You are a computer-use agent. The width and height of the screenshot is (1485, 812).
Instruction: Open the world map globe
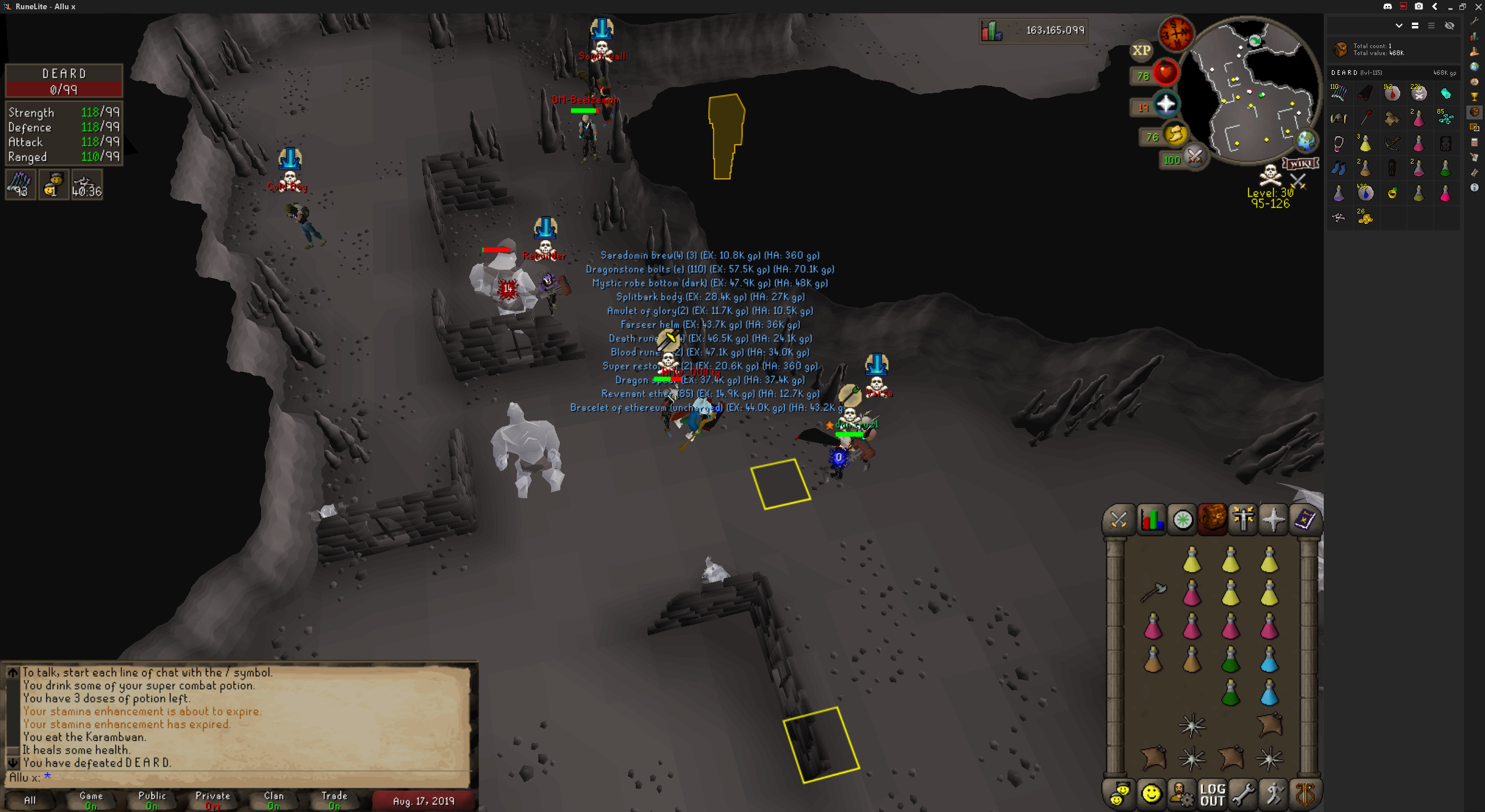[x=1306, y=140]
